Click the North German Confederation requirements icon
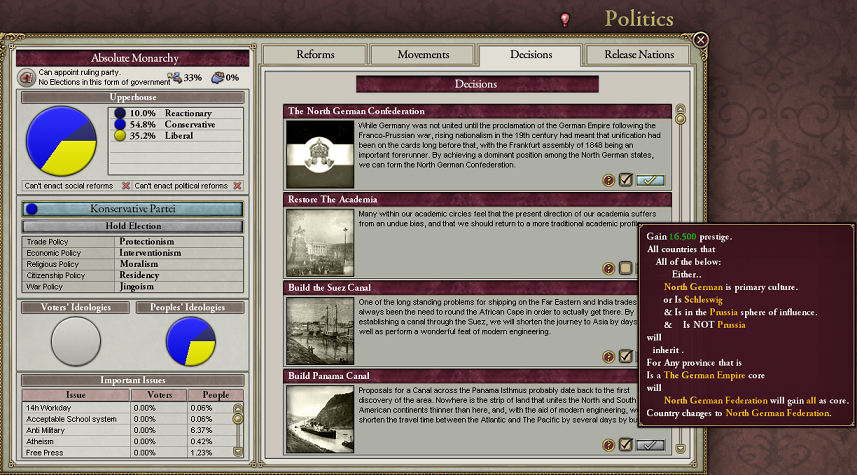Screen dimensions: 857x475 [608, 180]
